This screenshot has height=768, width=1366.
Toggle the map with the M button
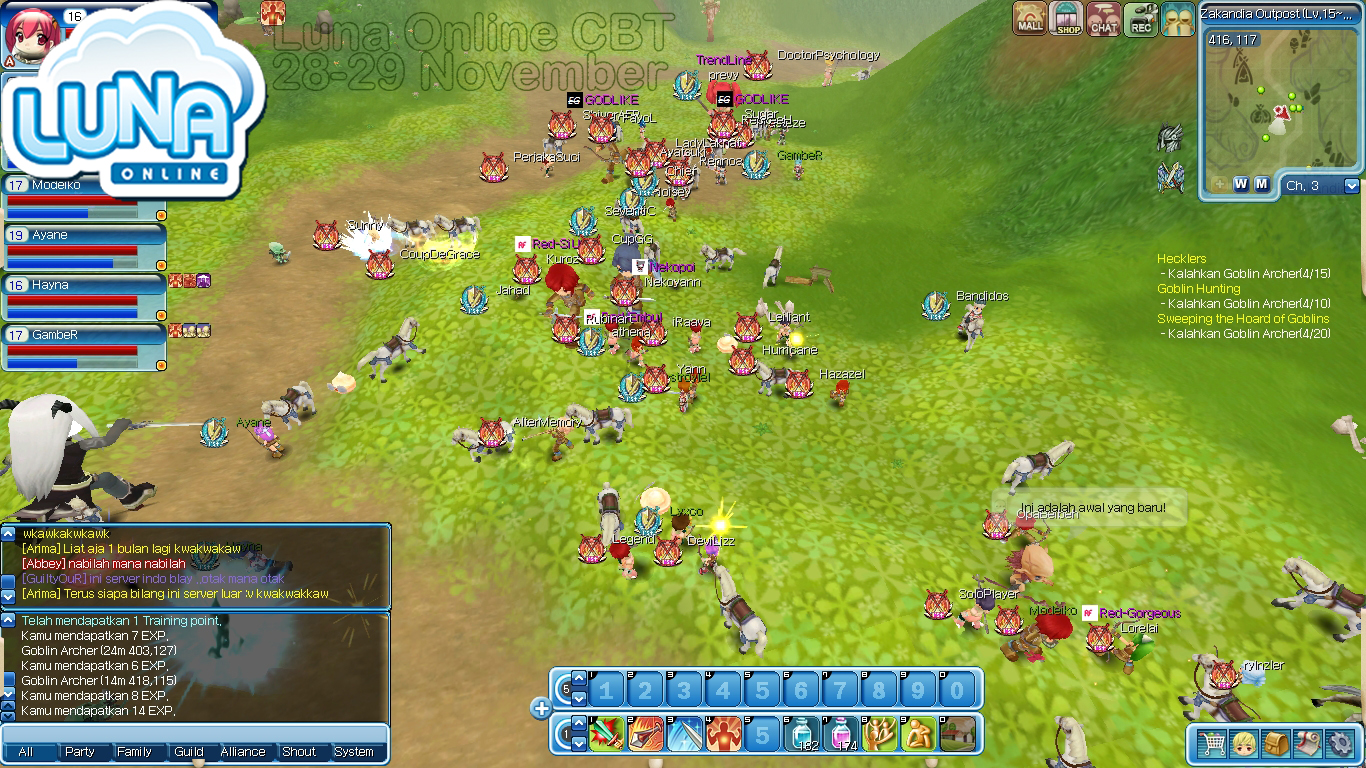tap(1262, 184)
